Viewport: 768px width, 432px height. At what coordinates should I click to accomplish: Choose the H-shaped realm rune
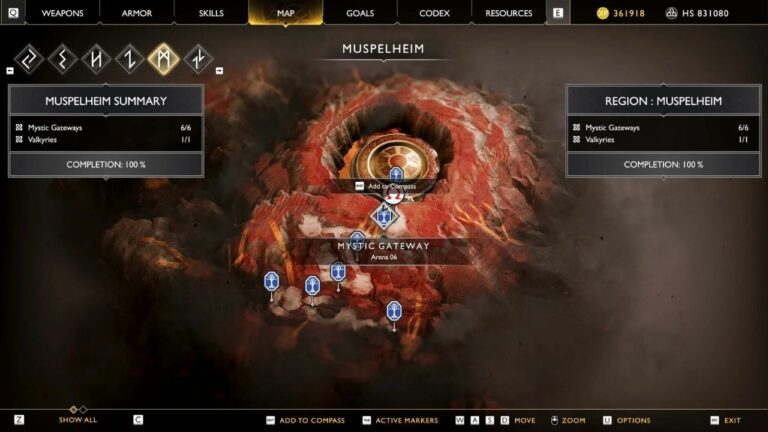97,59
